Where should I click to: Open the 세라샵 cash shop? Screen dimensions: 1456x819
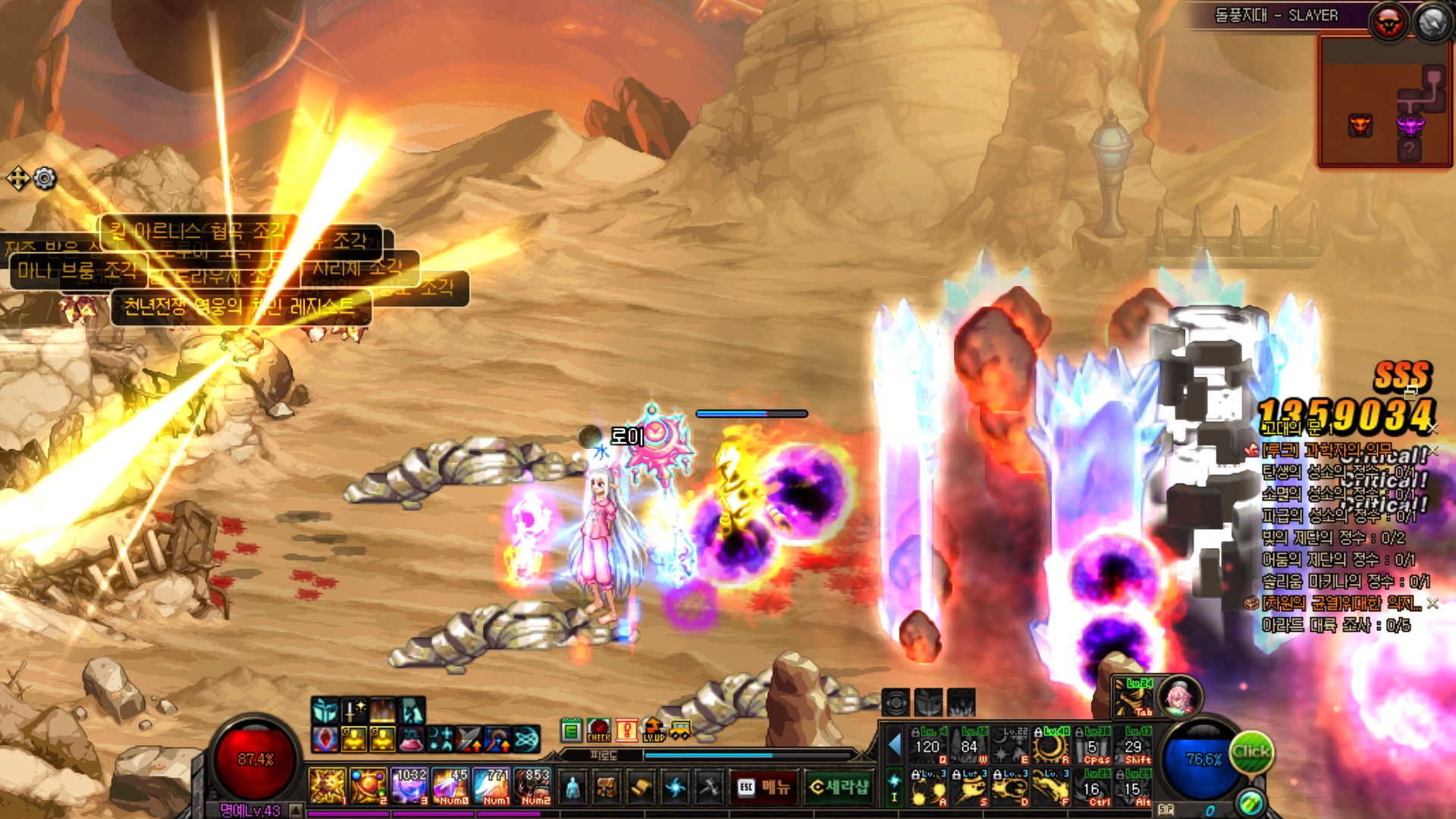point(839,788)
